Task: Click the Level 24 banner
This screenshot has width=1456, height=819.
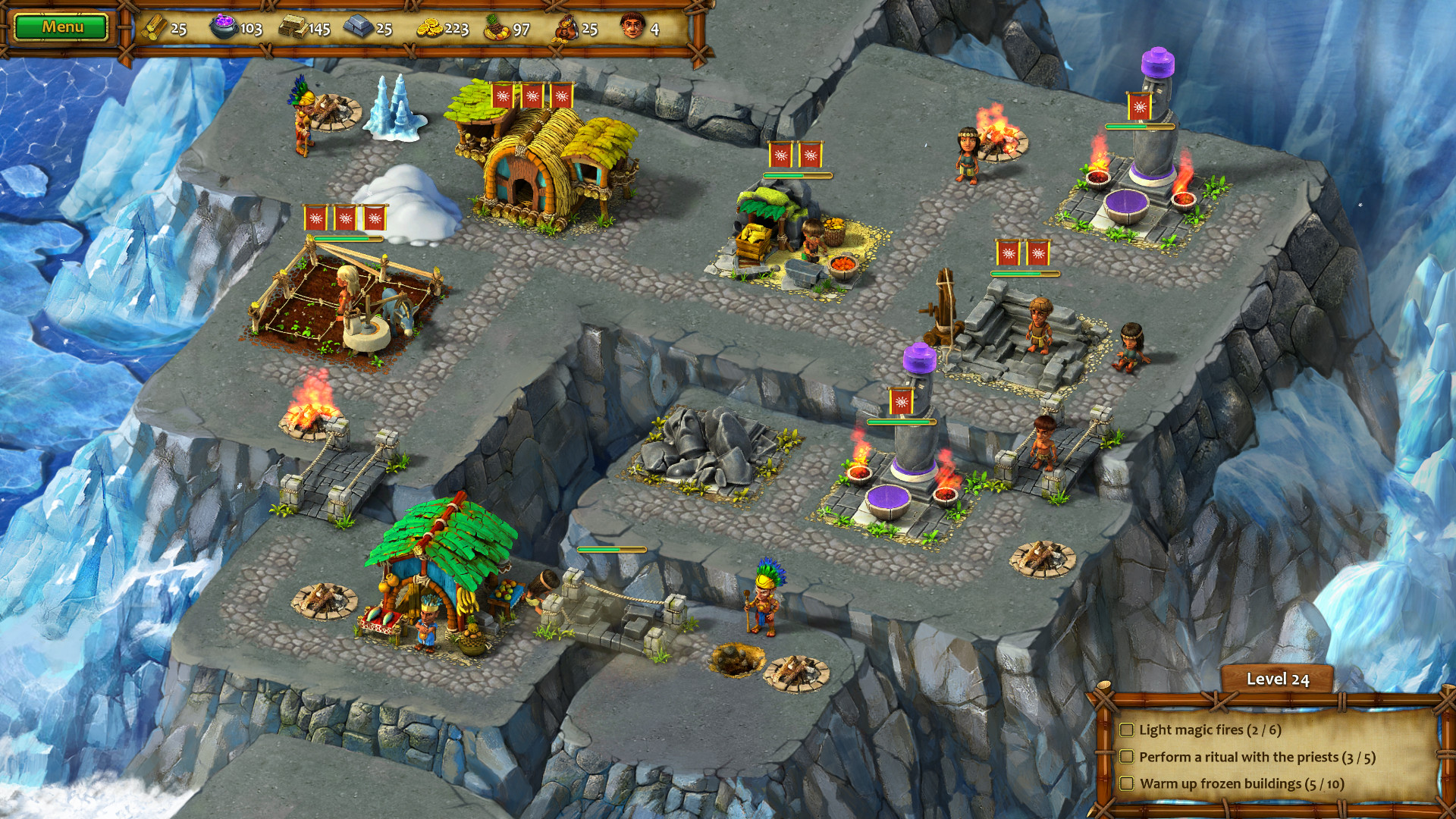Action: click(x=1278, y=680)
